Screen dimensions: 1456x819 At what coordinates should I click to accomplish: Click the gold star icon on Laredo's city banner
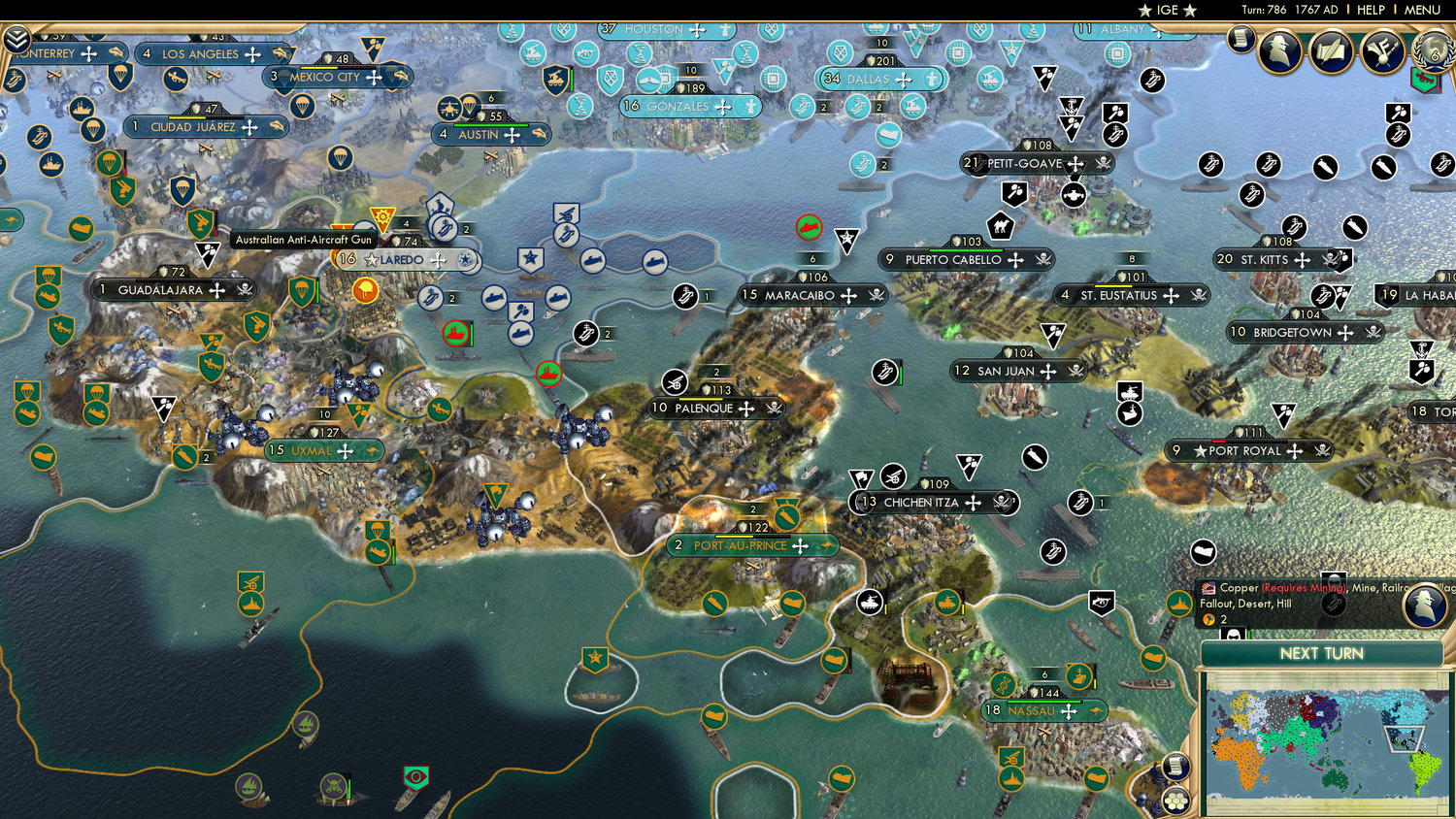coord(372,258)
